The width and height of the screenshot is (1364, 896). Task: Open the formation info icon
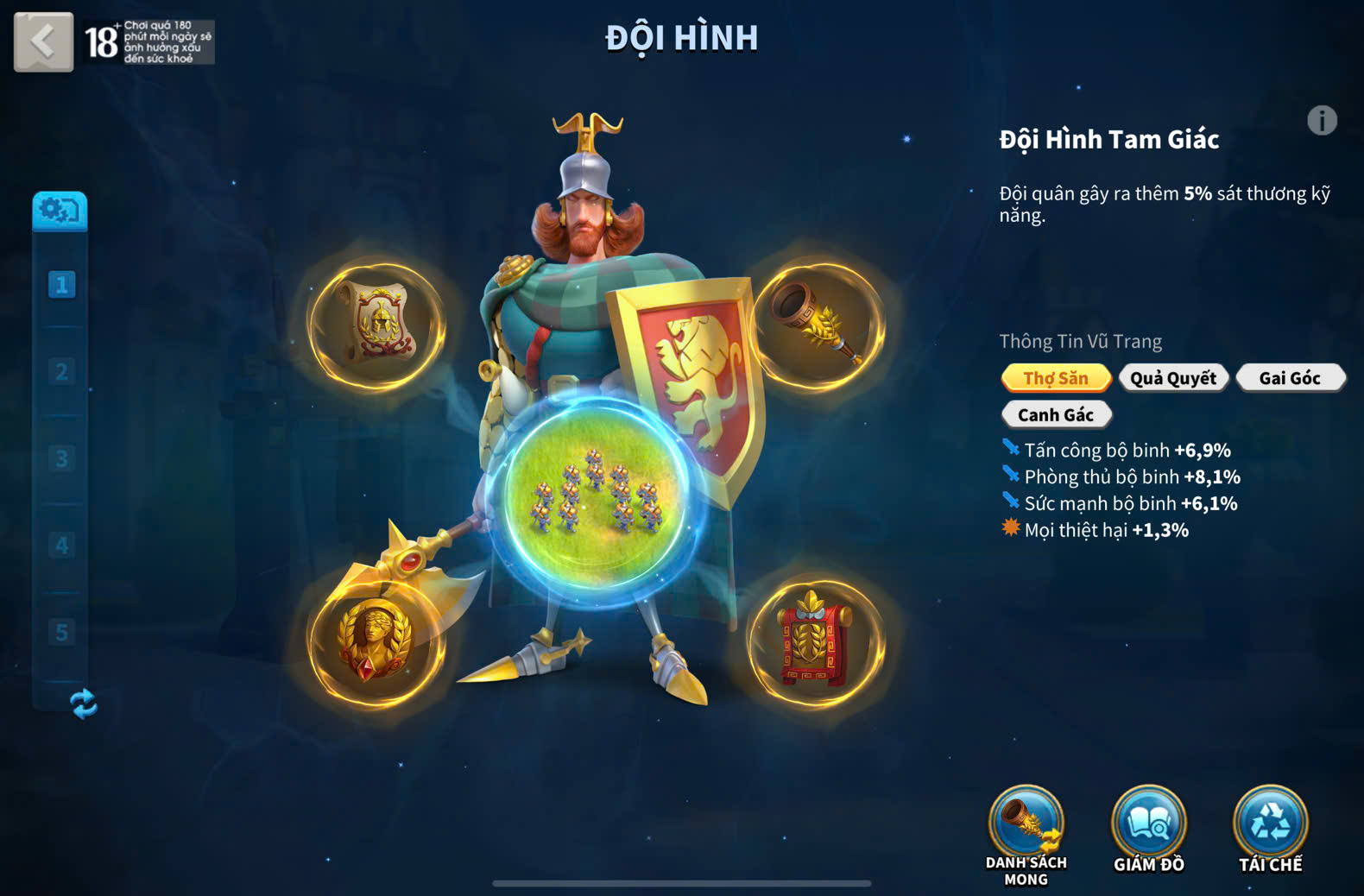[1321, 121]
